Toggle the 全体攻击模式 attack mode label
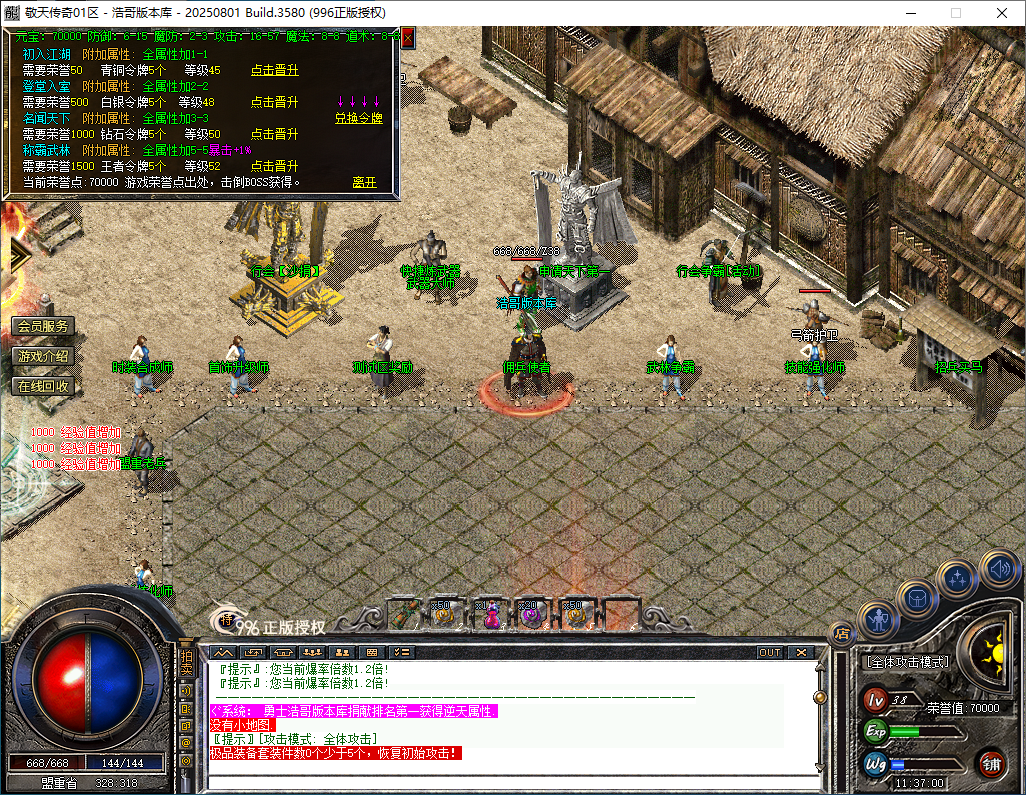Screen dimensions: 1026x795 pos(906,662)
